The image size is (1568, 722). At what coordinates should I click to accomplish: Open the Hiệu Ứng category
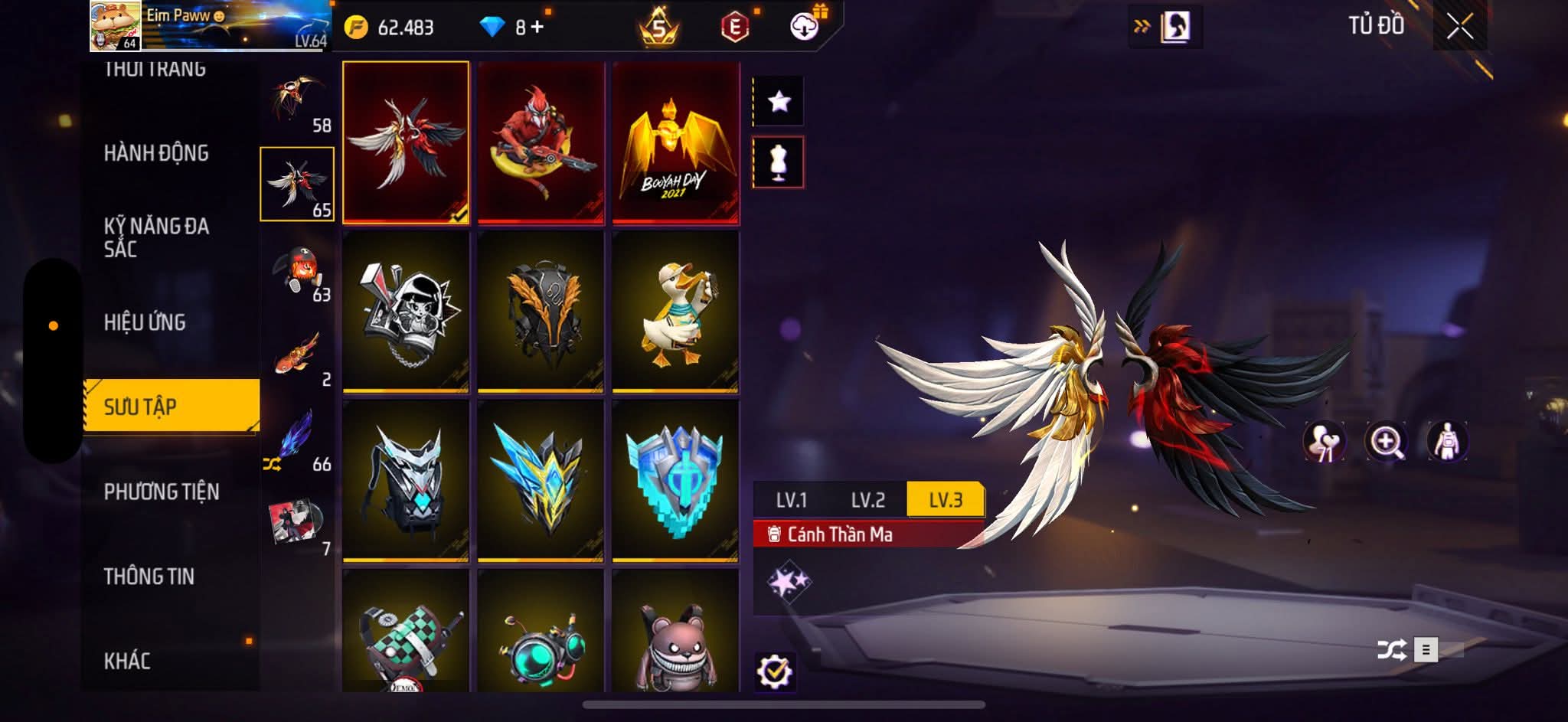pyautogui.click(x=145, y=322)
